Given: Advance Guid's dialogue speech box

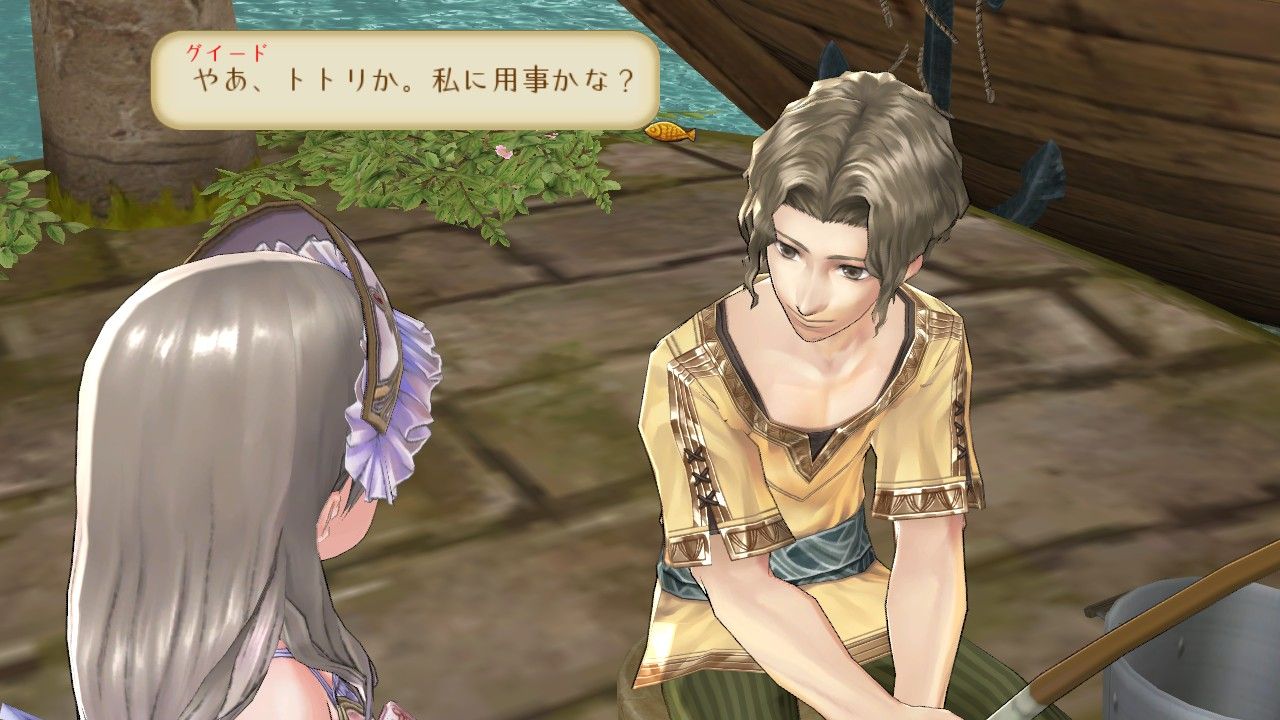Looking at the screenshot, I should (404, 80).
